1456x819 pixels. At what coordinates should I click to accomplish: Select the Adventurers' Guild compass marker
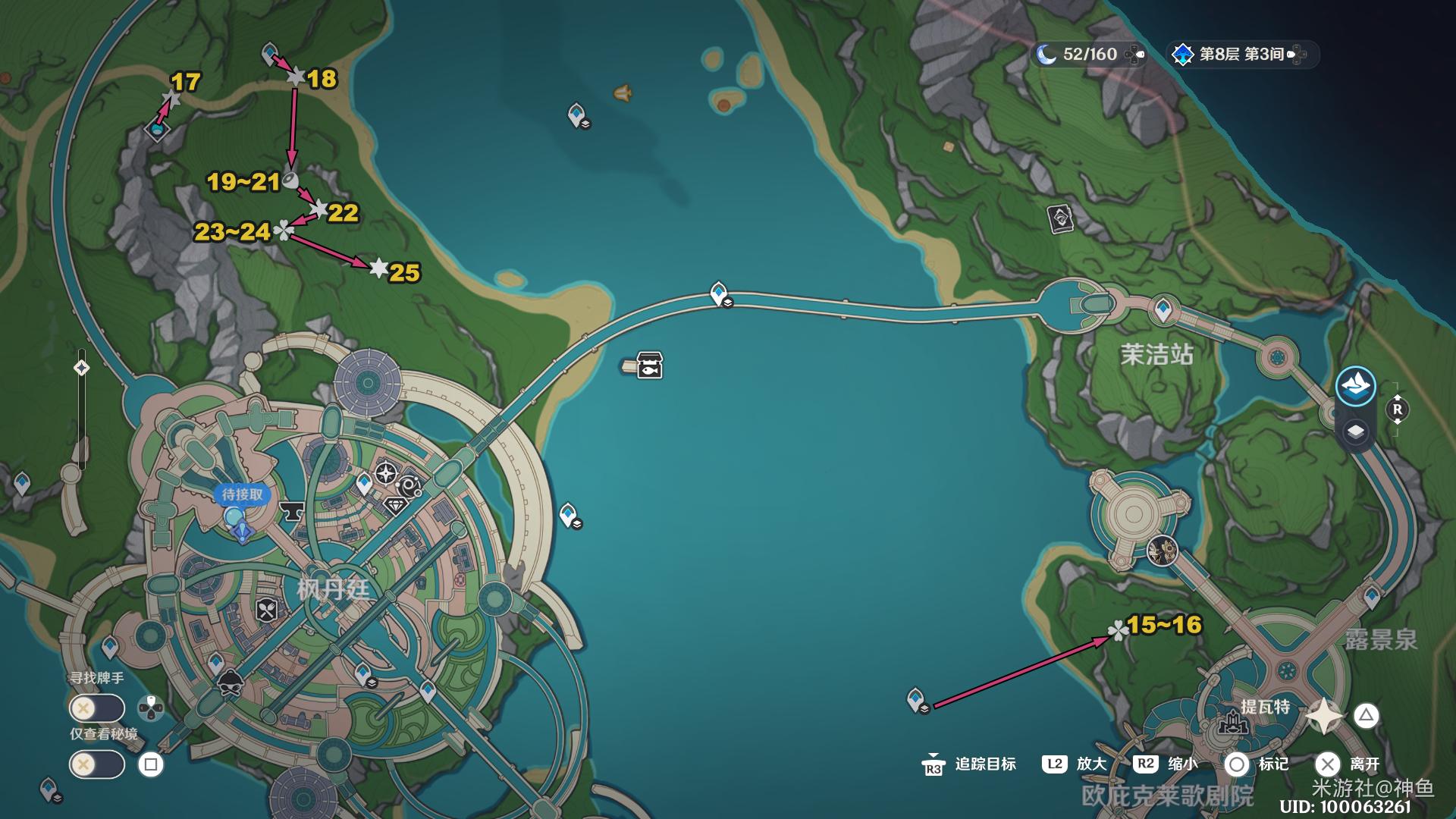386,475
